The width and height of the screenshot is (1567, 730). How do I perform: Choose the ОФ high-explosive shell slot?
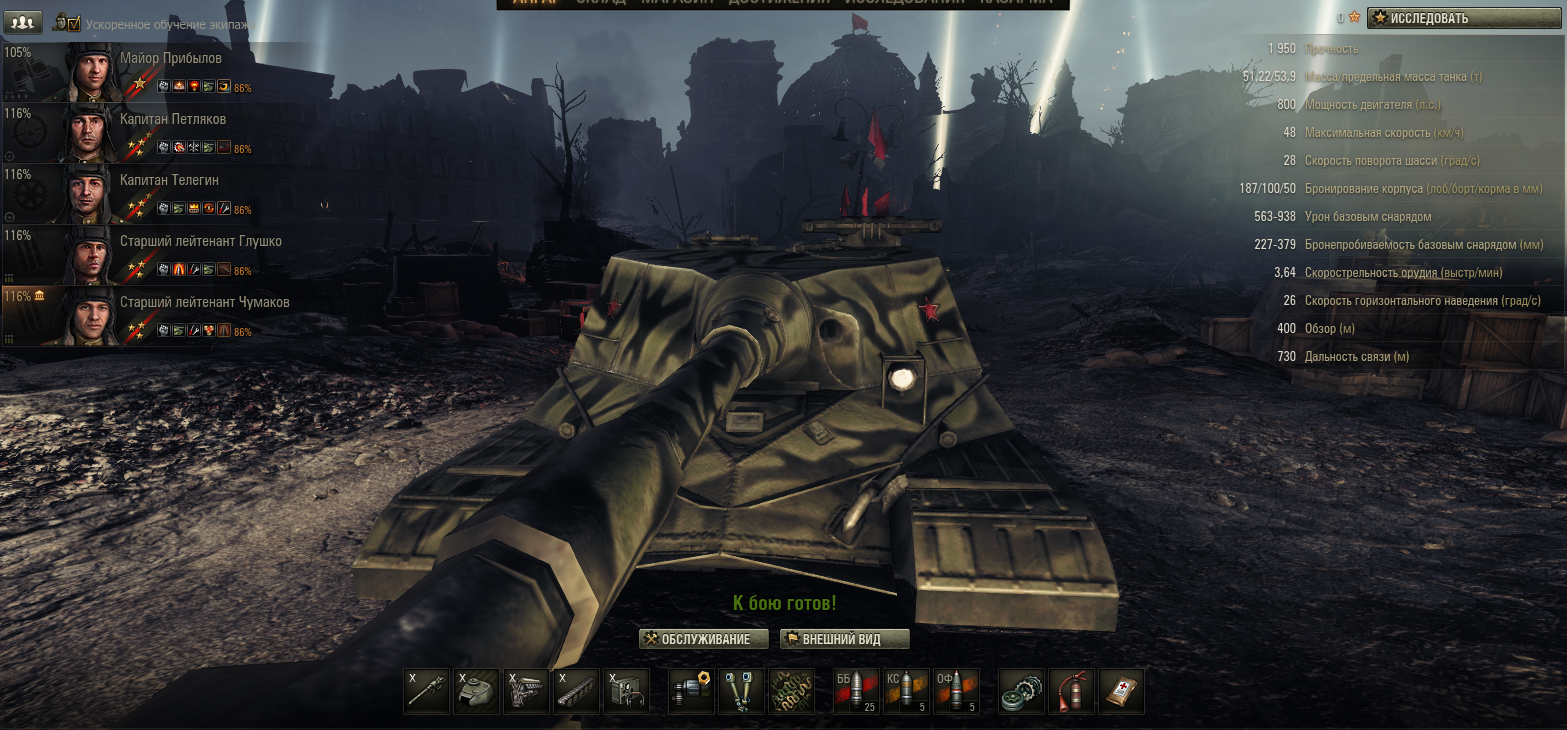(x=957, y=691)
